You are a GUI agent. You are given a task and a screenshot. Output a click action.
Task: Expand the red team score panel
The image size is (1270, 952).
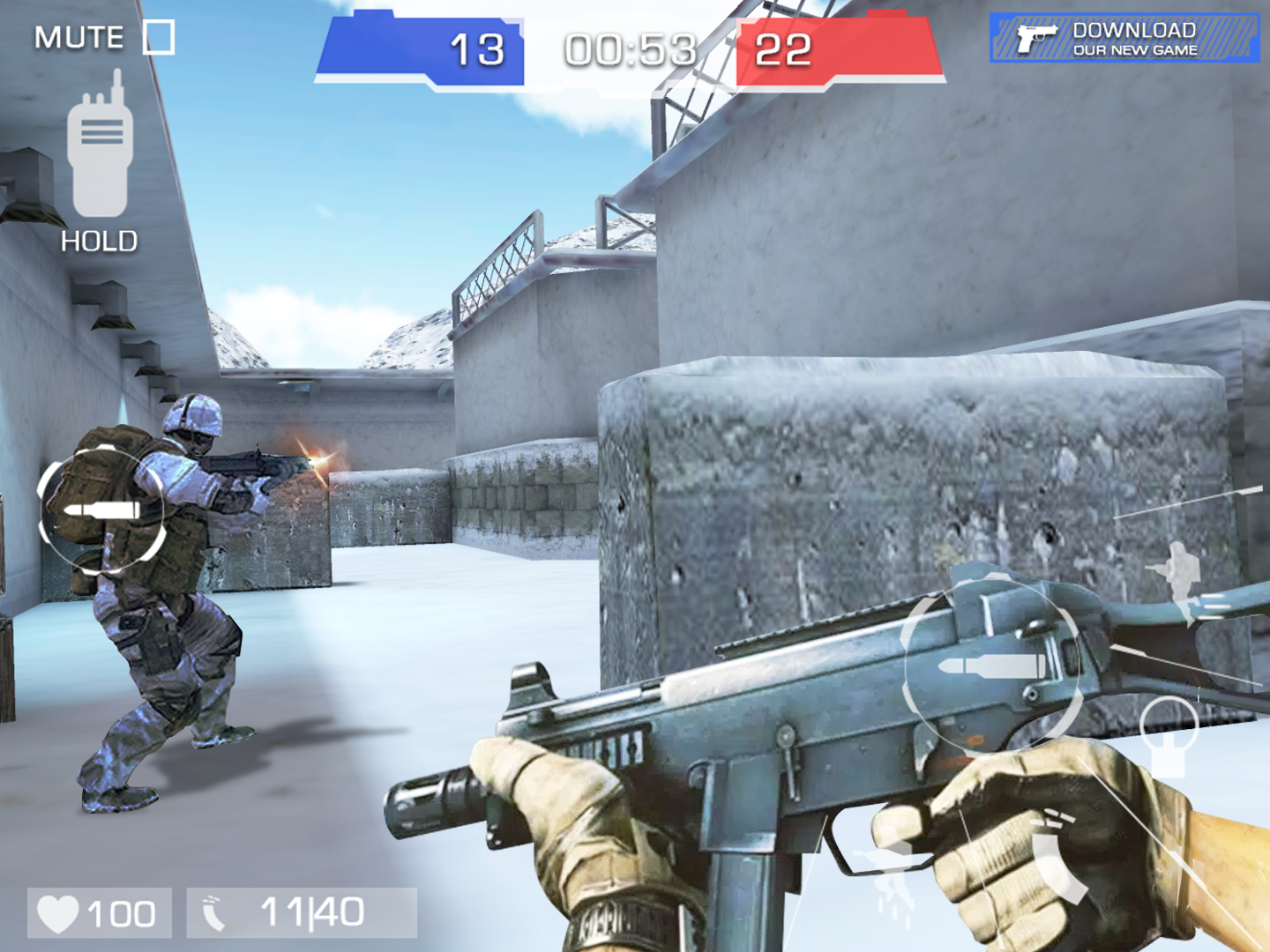(838, 48)
